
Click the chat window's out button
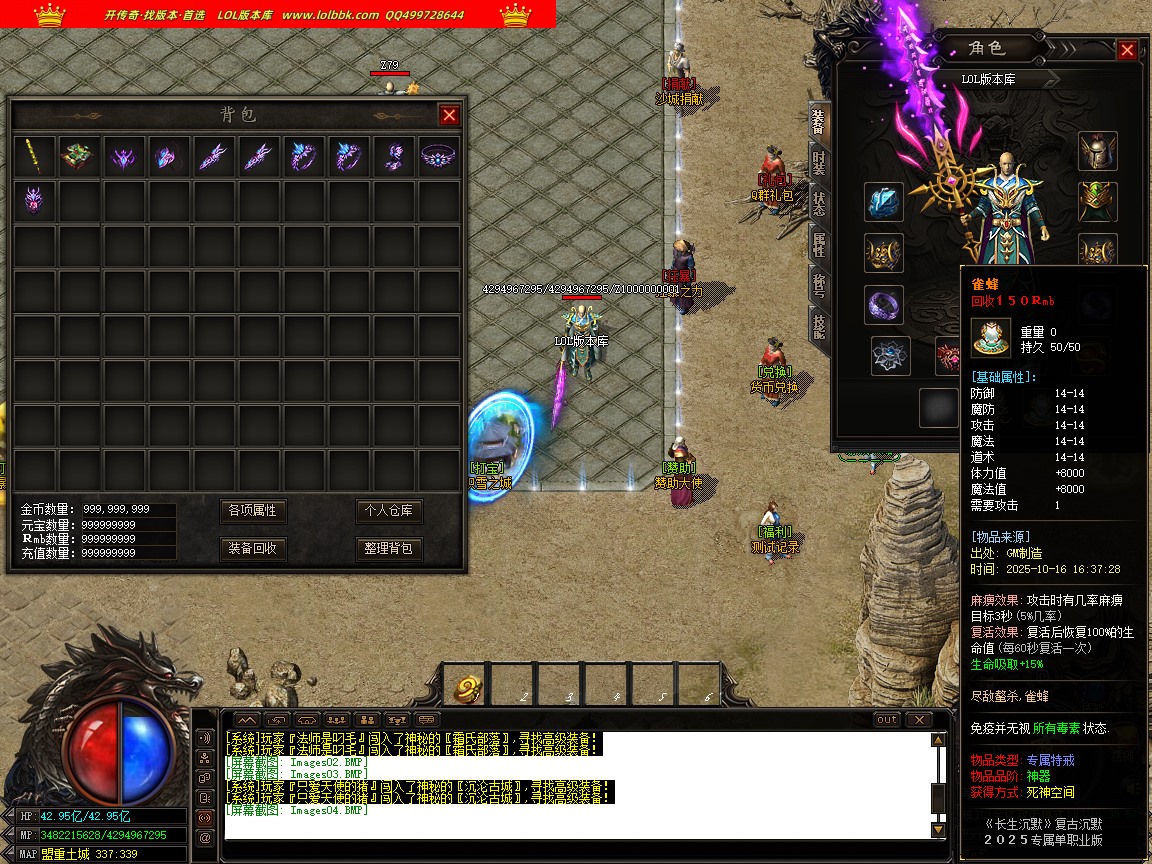pyautogui.click(x=886, y=720)
